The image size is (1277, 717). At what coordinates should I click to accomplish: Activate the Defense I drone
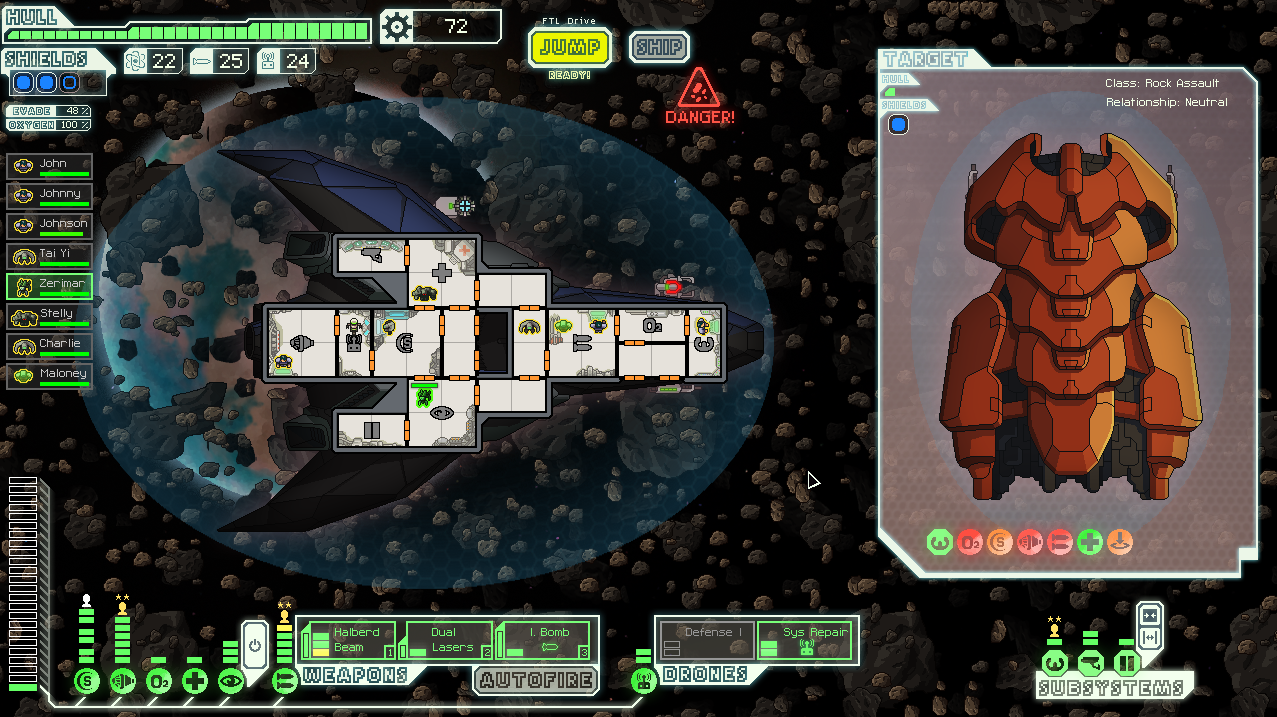click(705, 640)
